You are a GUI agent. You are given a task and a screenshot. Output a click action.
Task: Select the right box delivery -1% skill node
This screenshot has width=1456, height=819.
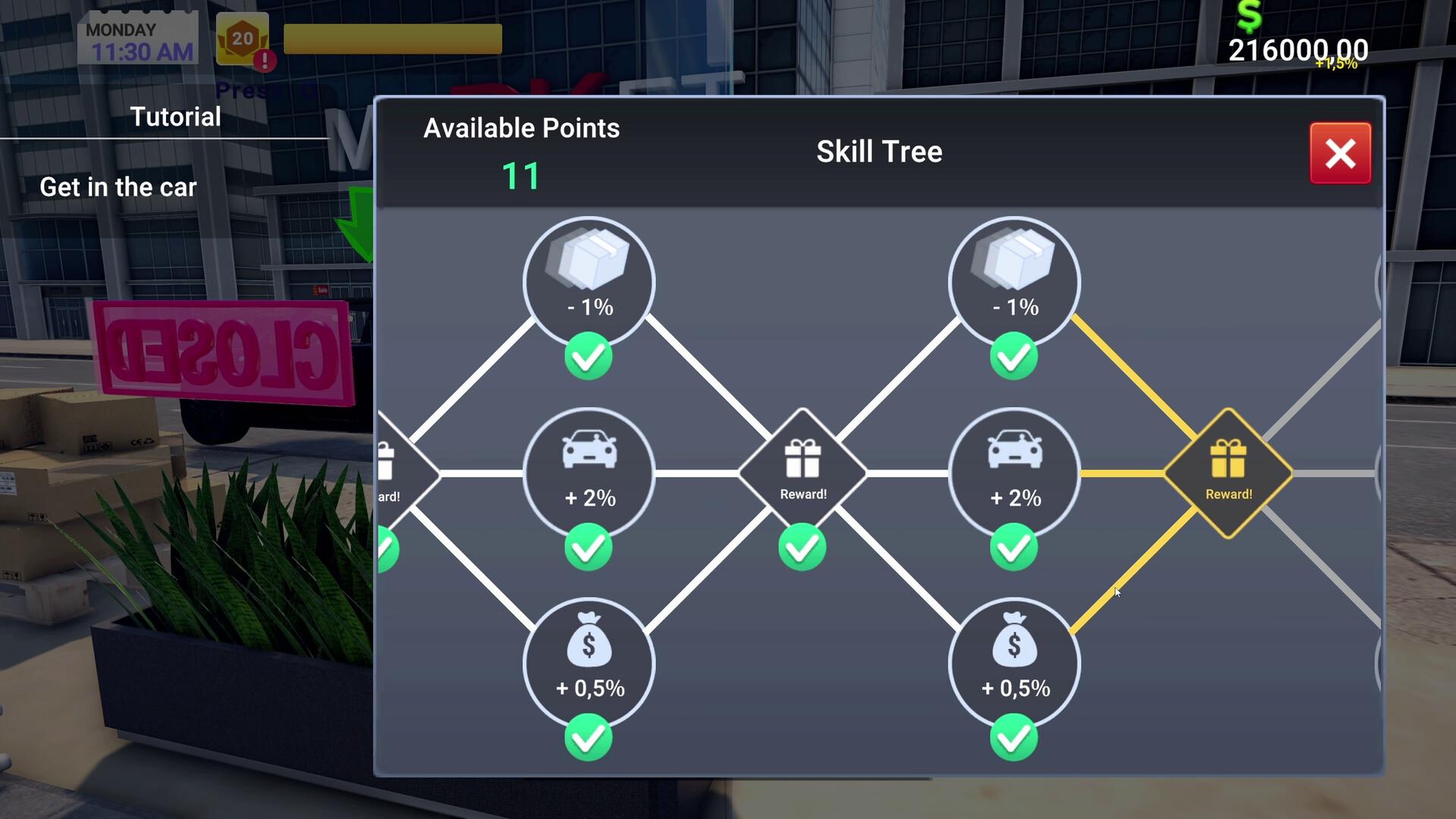tap(1014, 282)
